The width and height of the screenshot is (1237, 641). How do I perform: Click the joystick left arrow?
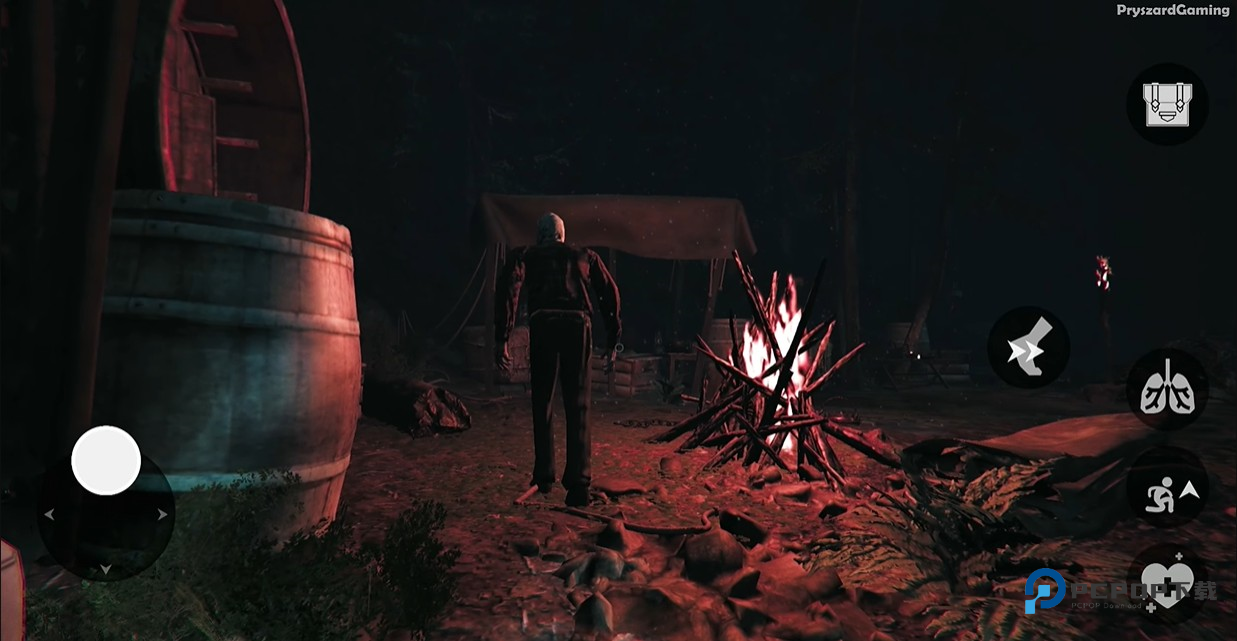(x=49, y=514)
